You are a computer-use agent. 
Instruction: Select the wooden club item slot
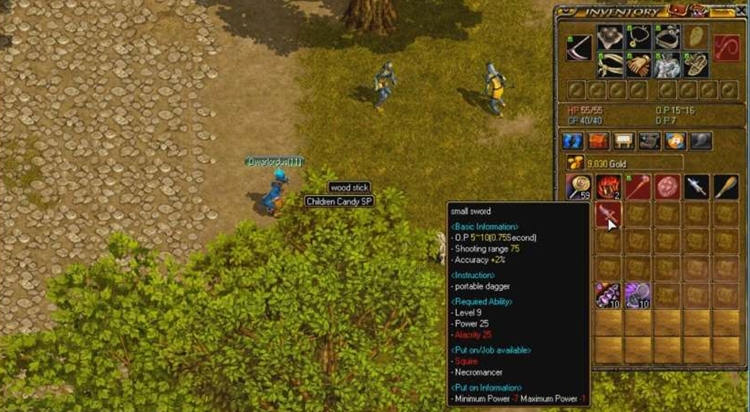pos(725,186)
